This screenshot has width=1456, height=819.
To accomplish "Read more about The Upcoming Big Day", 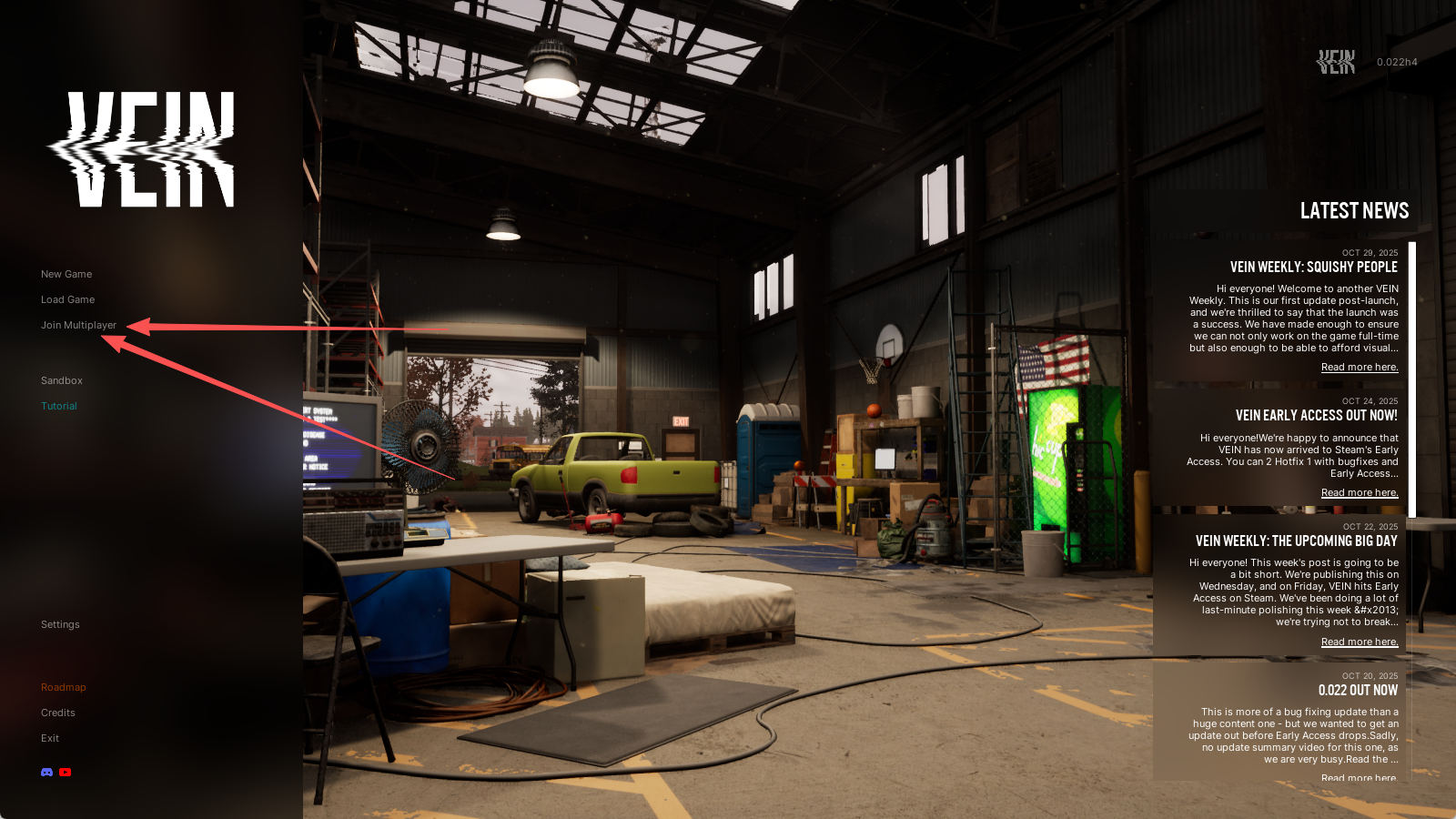I will click(1360, 642).
